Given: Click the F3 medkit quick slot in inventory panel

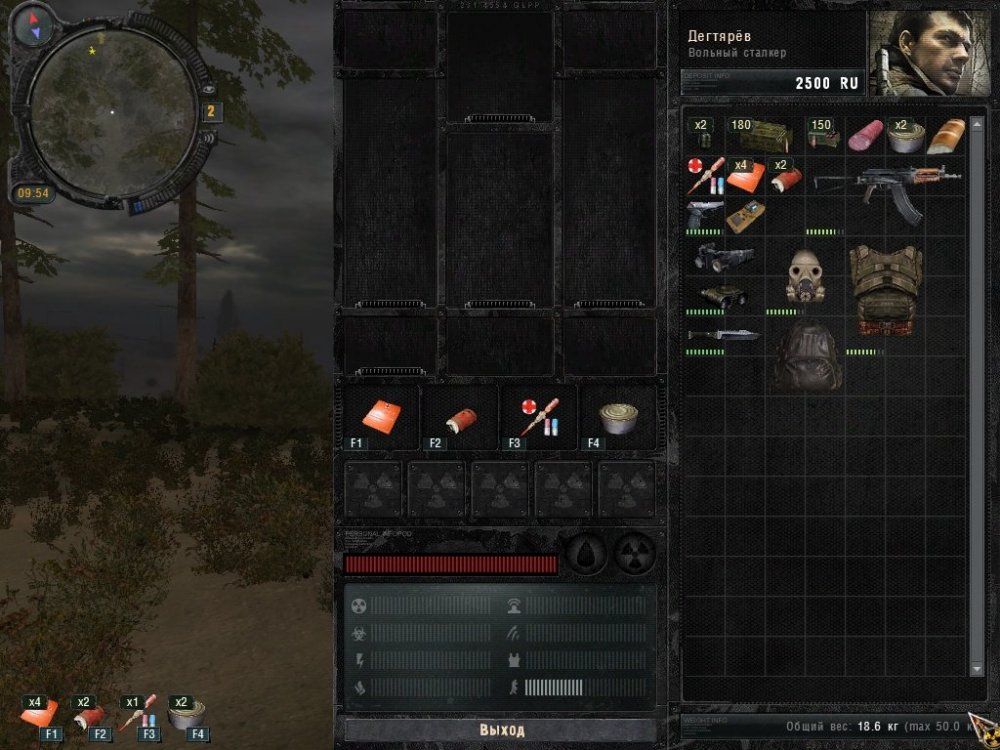Looking at the screenshot, I should pyautogui.click(x=538, y=418).
